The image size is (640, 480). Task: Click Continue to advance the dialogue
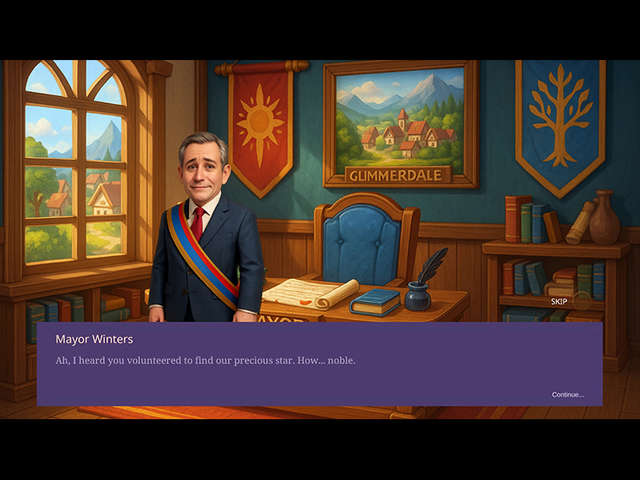pos(567,394)
